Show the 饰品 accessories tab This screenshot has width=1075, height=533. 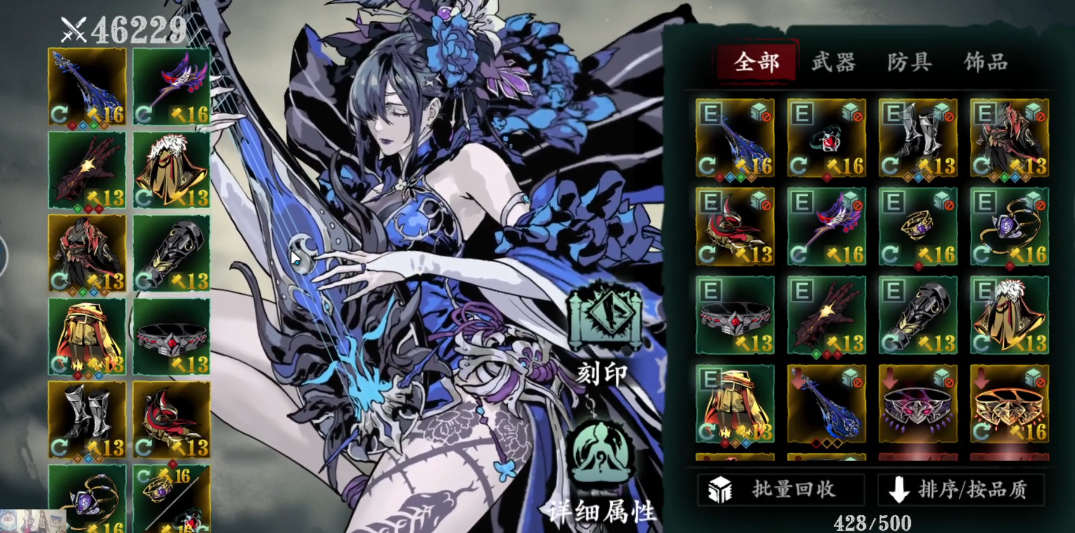(x=985, y=62)
